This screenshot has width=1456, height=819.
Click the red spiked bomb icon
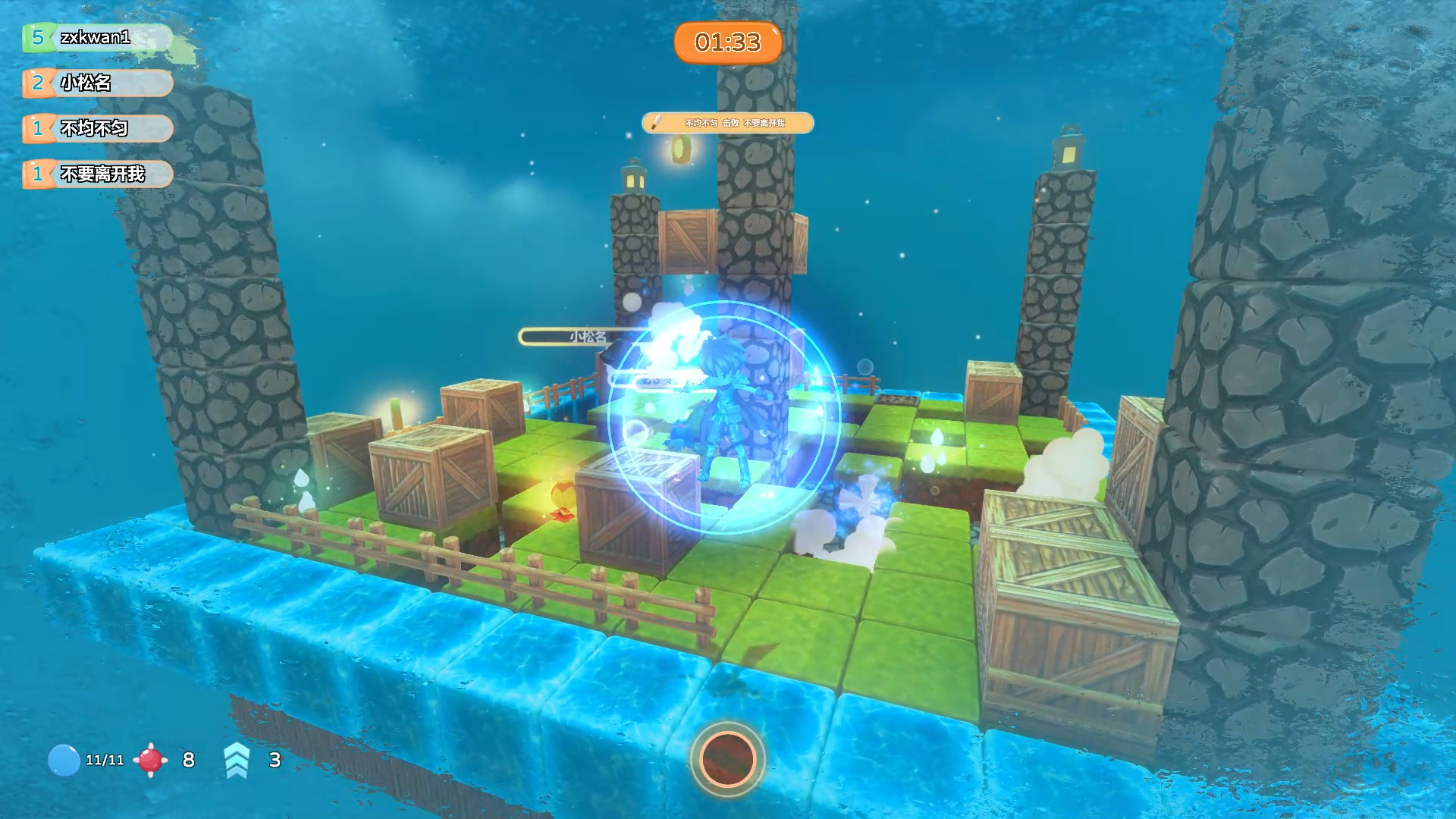[152, 758]
